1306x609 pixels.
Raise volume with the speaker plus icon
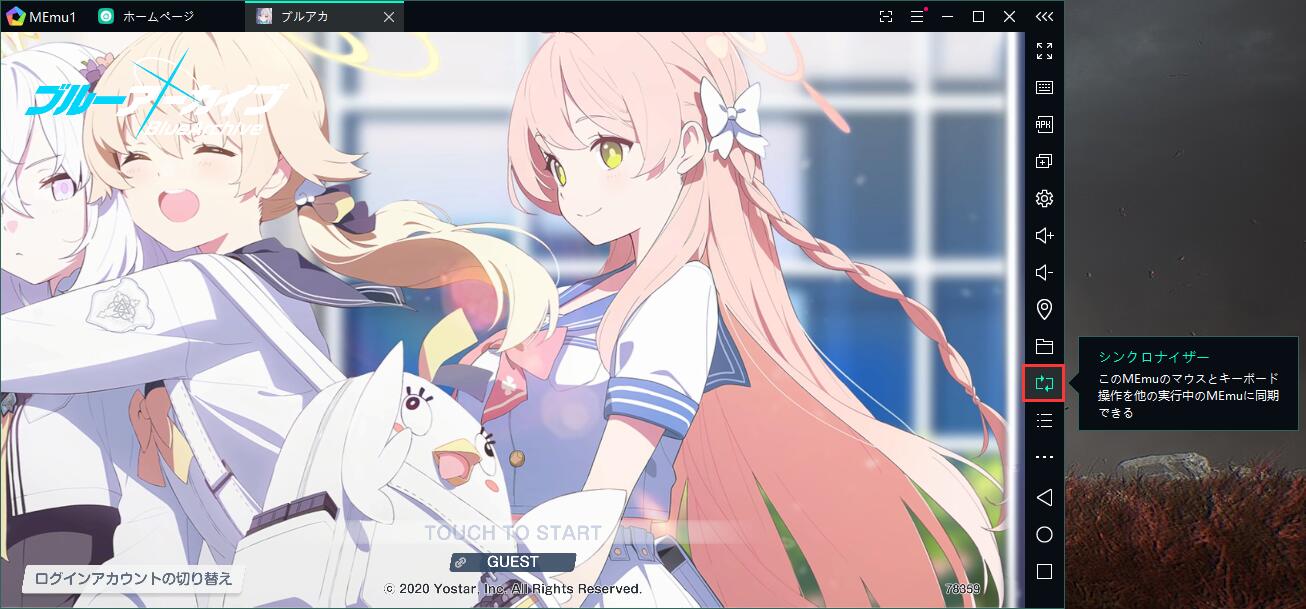tap(1044, 235)
